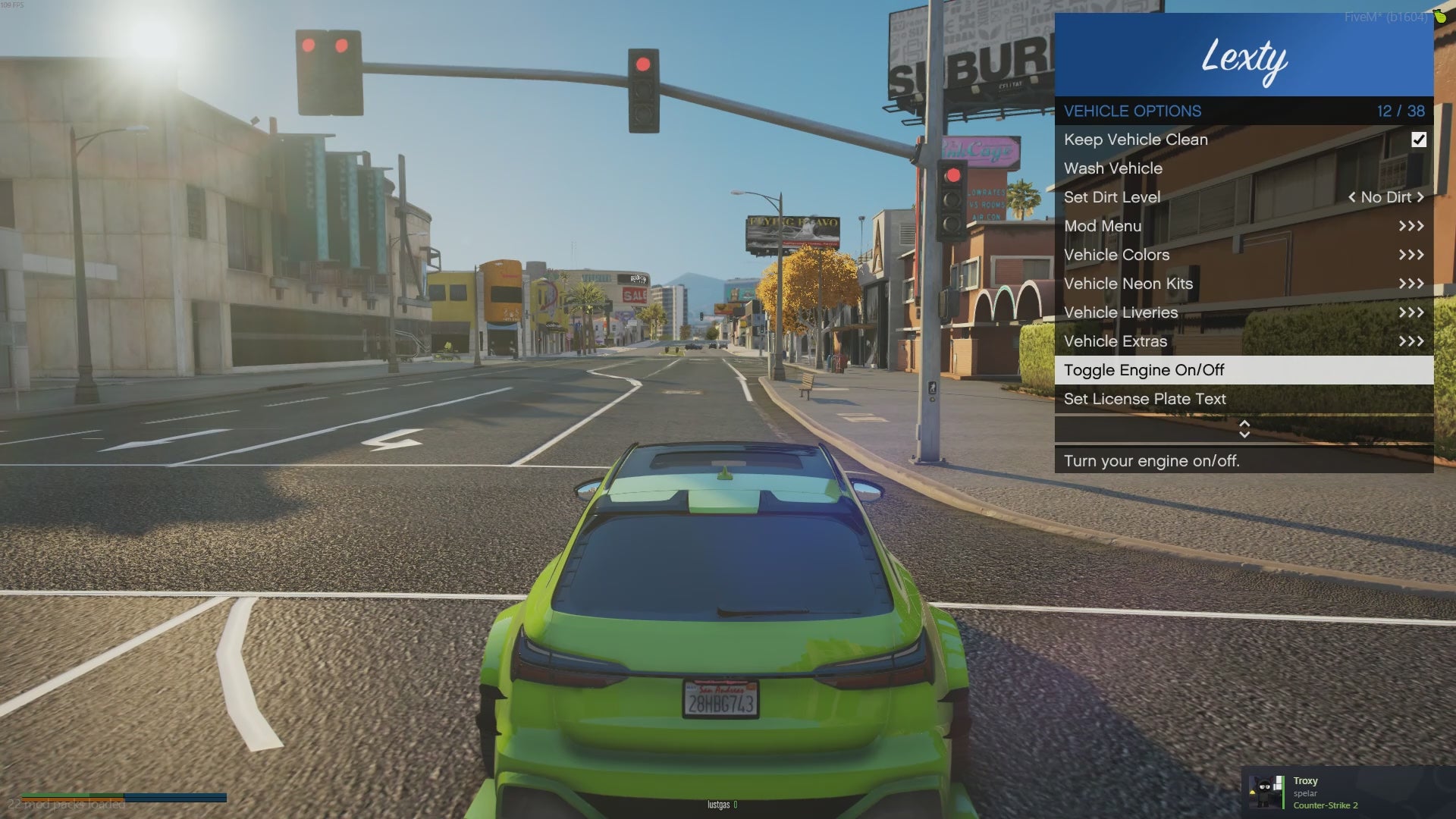Click the up/down scroll arrows below the list
The width and height of the screenshot is (1456, 819).
[1244, 429]
